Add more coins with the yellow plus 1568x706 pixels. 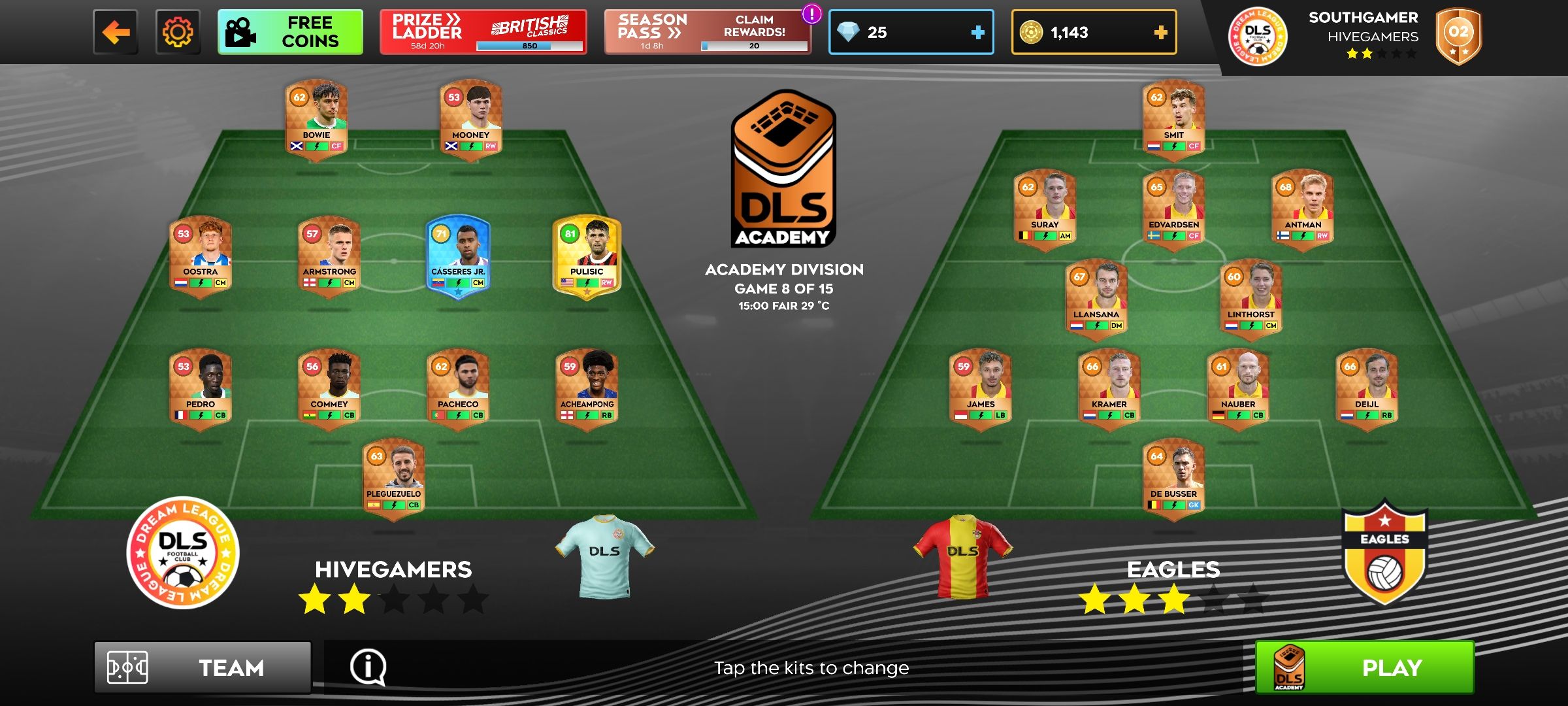[x=1160, y=32]
